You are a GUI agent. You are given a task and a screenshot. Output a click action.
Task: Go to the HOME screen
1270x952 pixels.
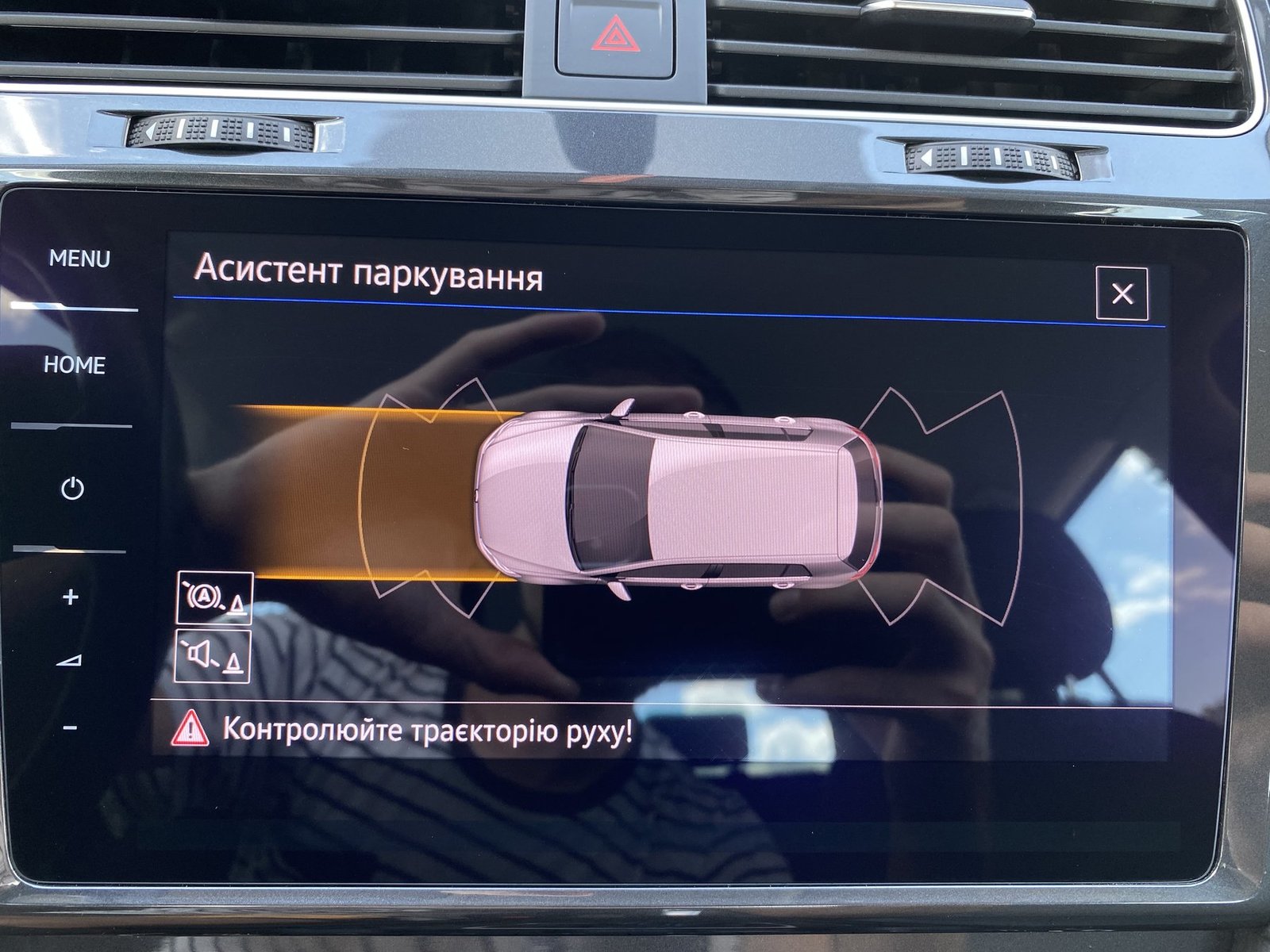75,365
